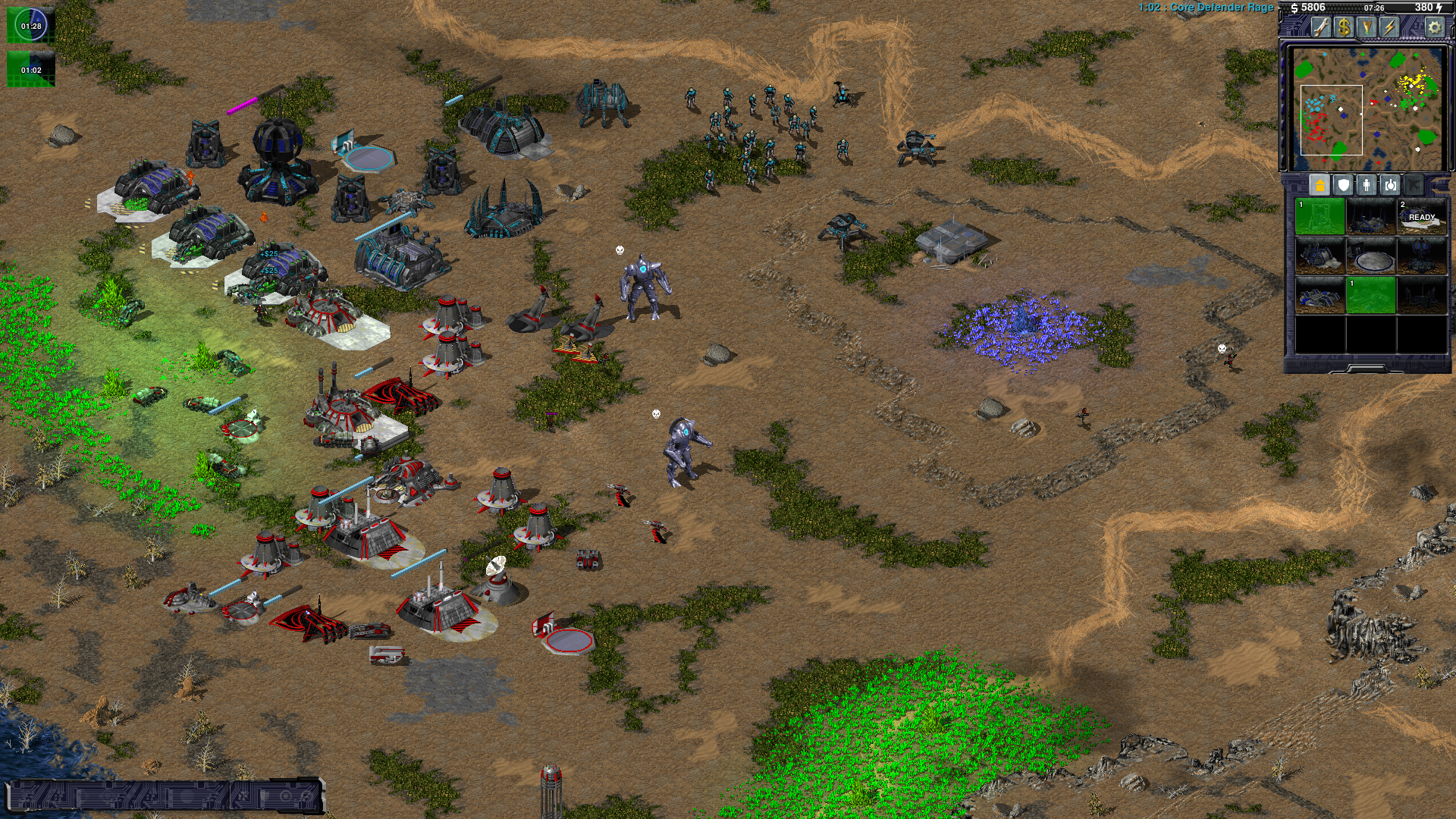1456x819 pixels.
Task: Open the gear options menu
Action: point(1434,27)
